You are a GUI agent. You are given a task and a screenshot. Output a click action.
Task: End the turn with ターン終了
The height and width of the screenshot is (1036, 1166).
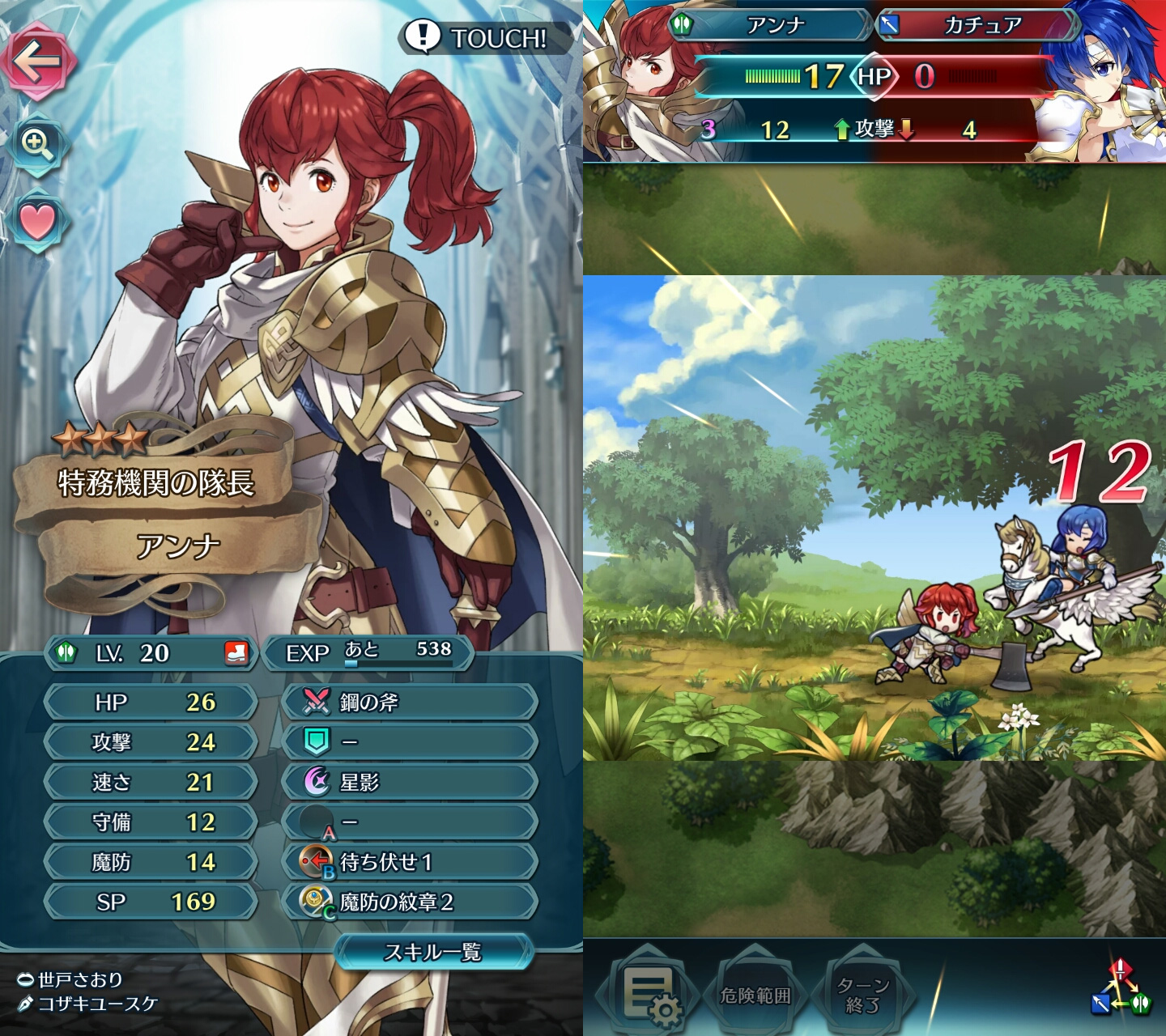pos(863,995)
